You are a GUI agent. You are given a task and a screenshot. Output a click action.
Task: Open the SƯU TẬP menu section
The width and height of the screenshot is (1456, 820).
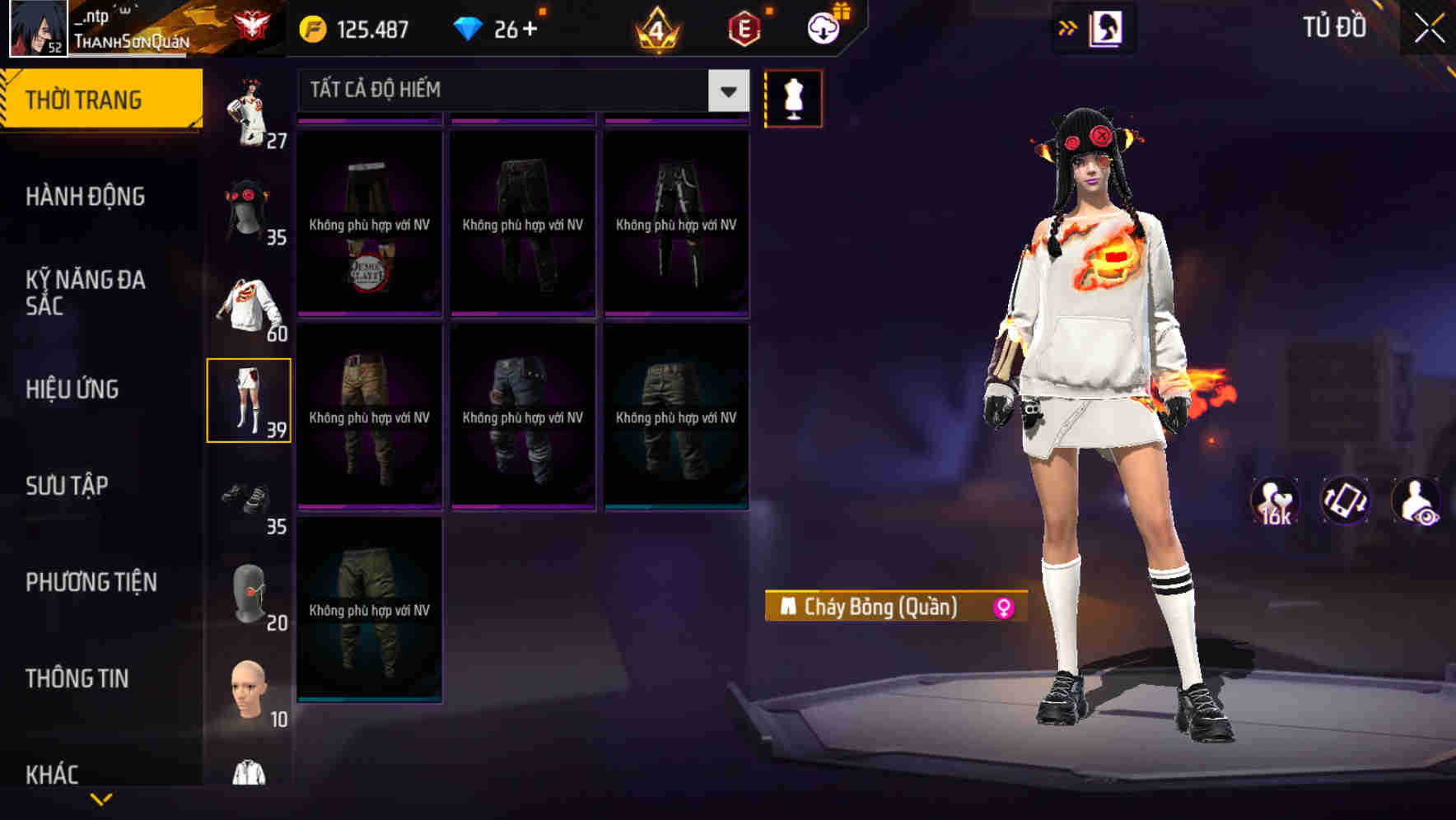tap(66, 486)
